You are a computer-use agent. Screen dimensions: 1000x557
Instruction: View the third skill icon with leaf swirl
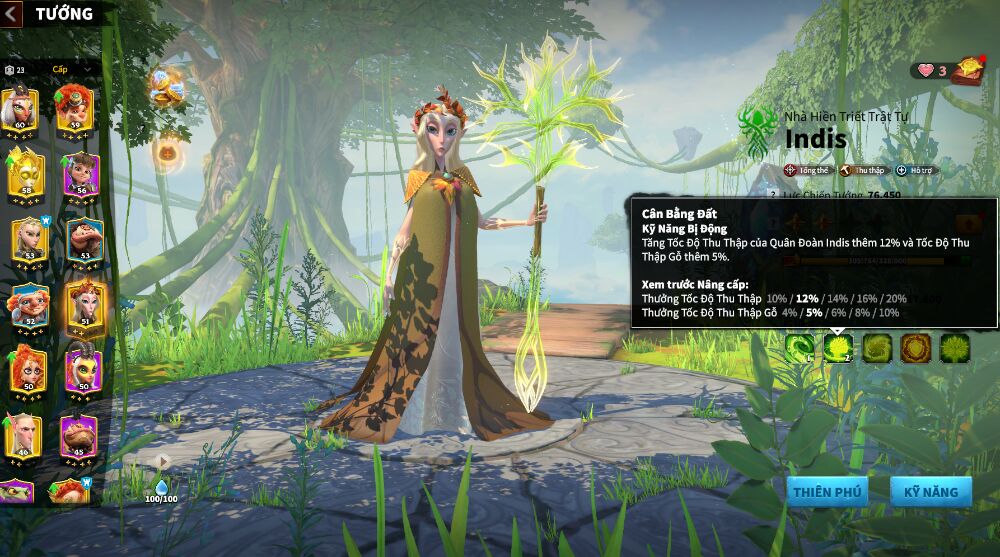coord(877,347)
